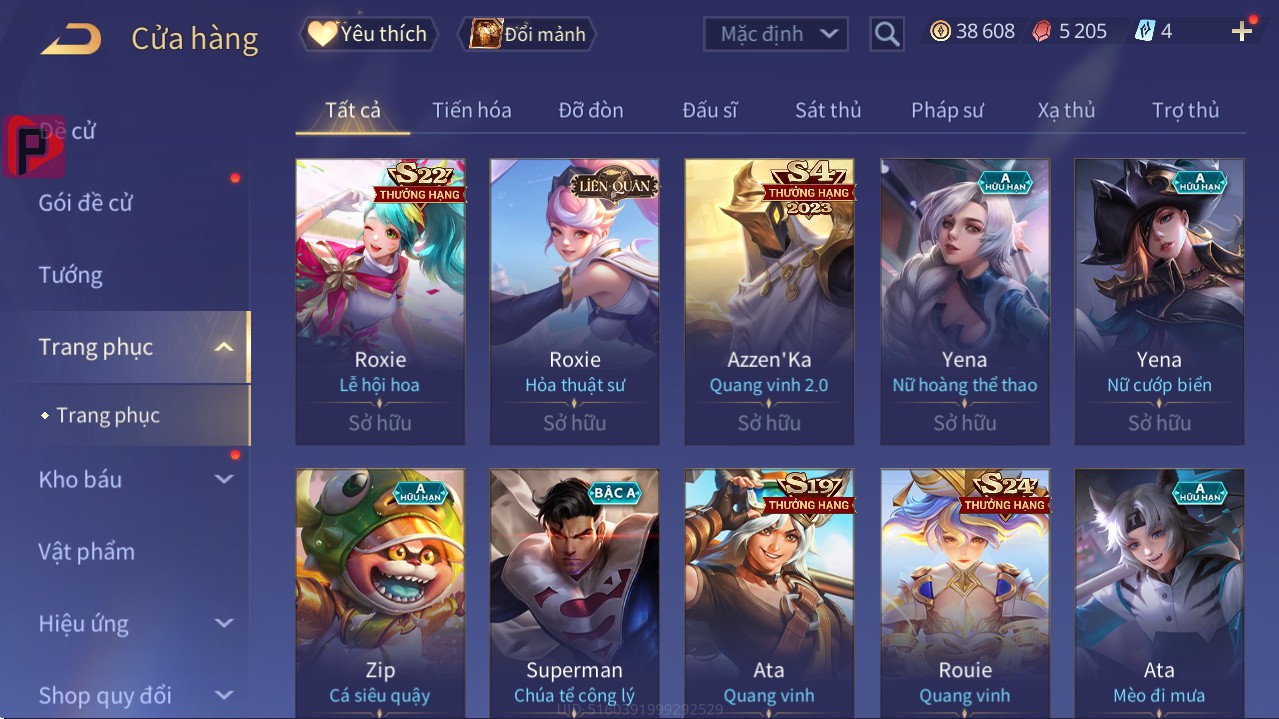Select the Roxie Lễ hội hoa skin card

click(x=380, y=300)
